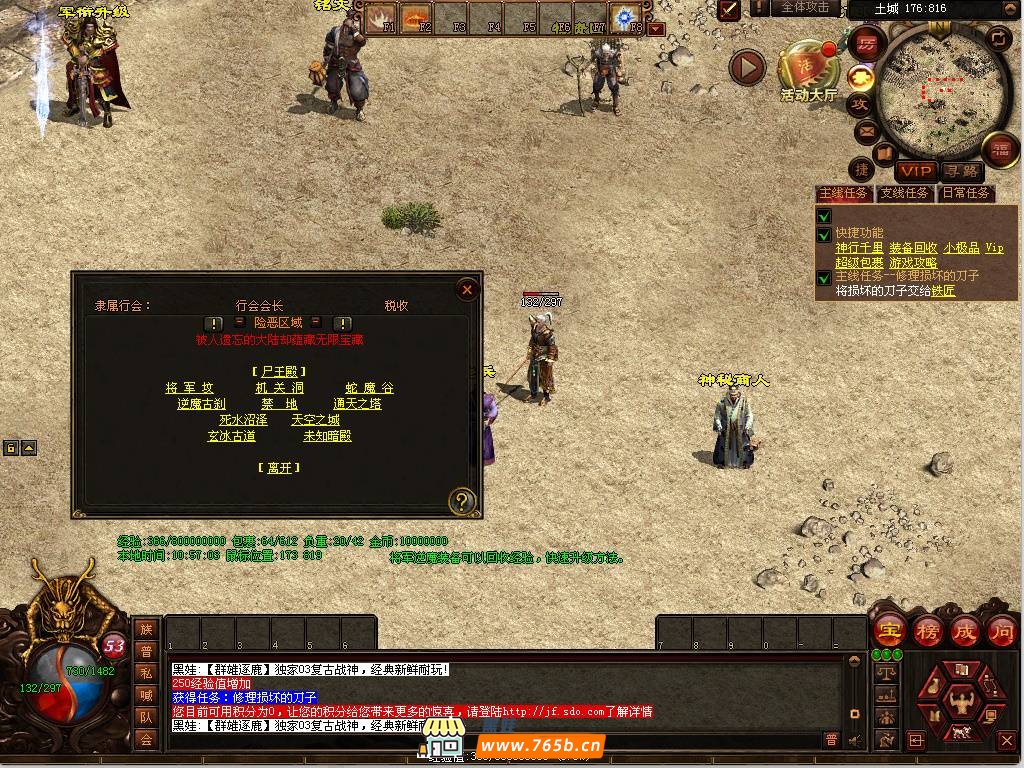The height and width of the screenshot is (768, 1024).
Task: Switch to the 支线任务 tab
Action: coord(904,193)
